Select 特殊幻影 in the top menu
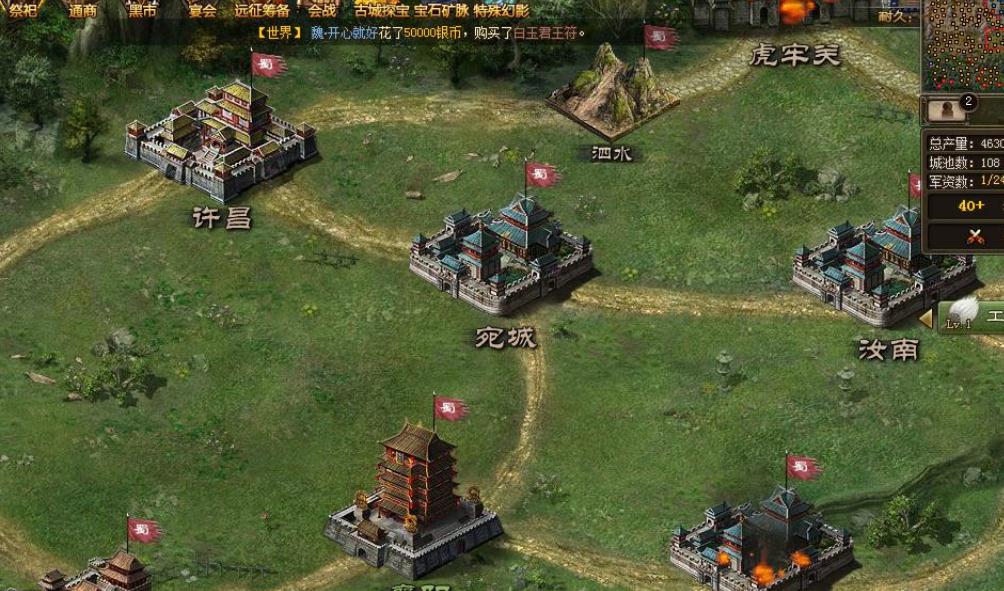The width and height of the screenshot is (1004, 591). 501,11
